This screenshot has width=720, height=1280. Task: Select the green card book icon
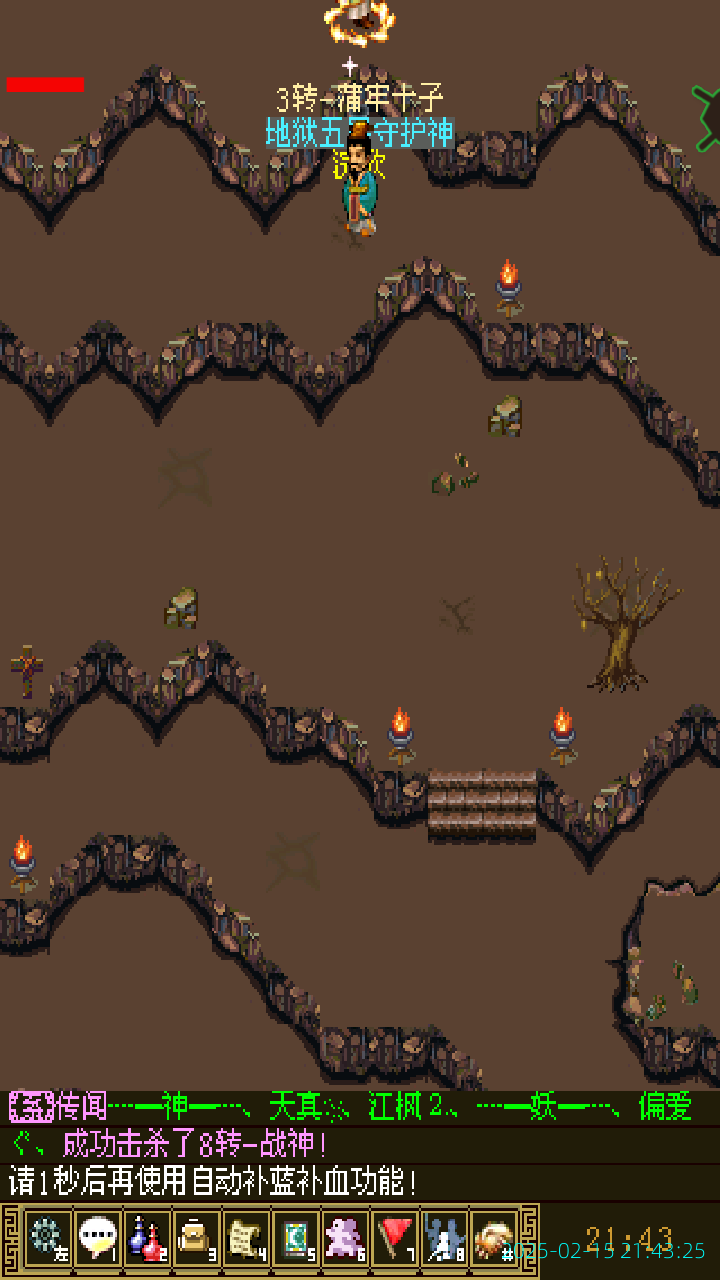pyautogui.click(x=296, y=1238)
